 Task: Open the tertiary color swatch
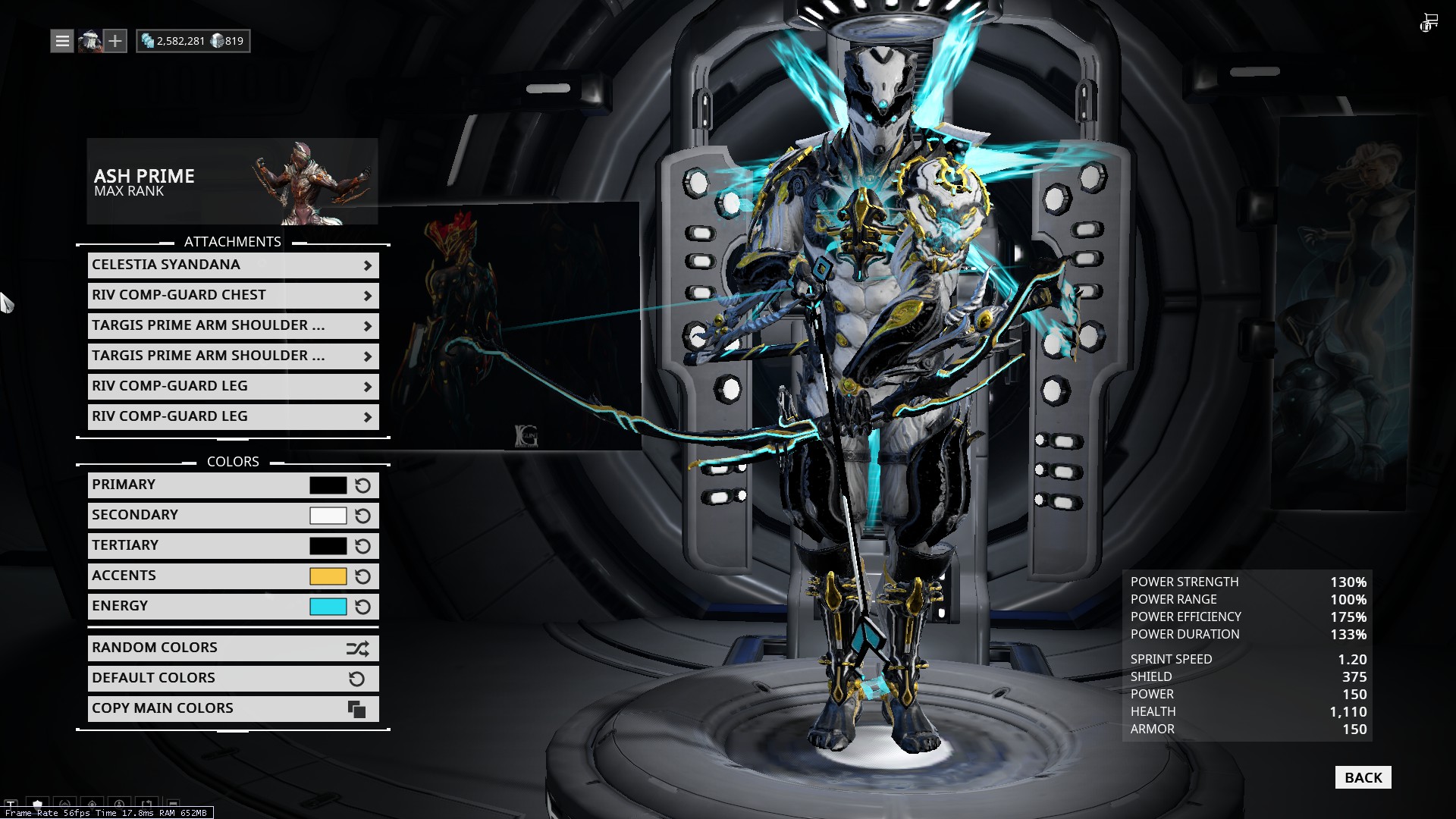[x=328, y=546]
